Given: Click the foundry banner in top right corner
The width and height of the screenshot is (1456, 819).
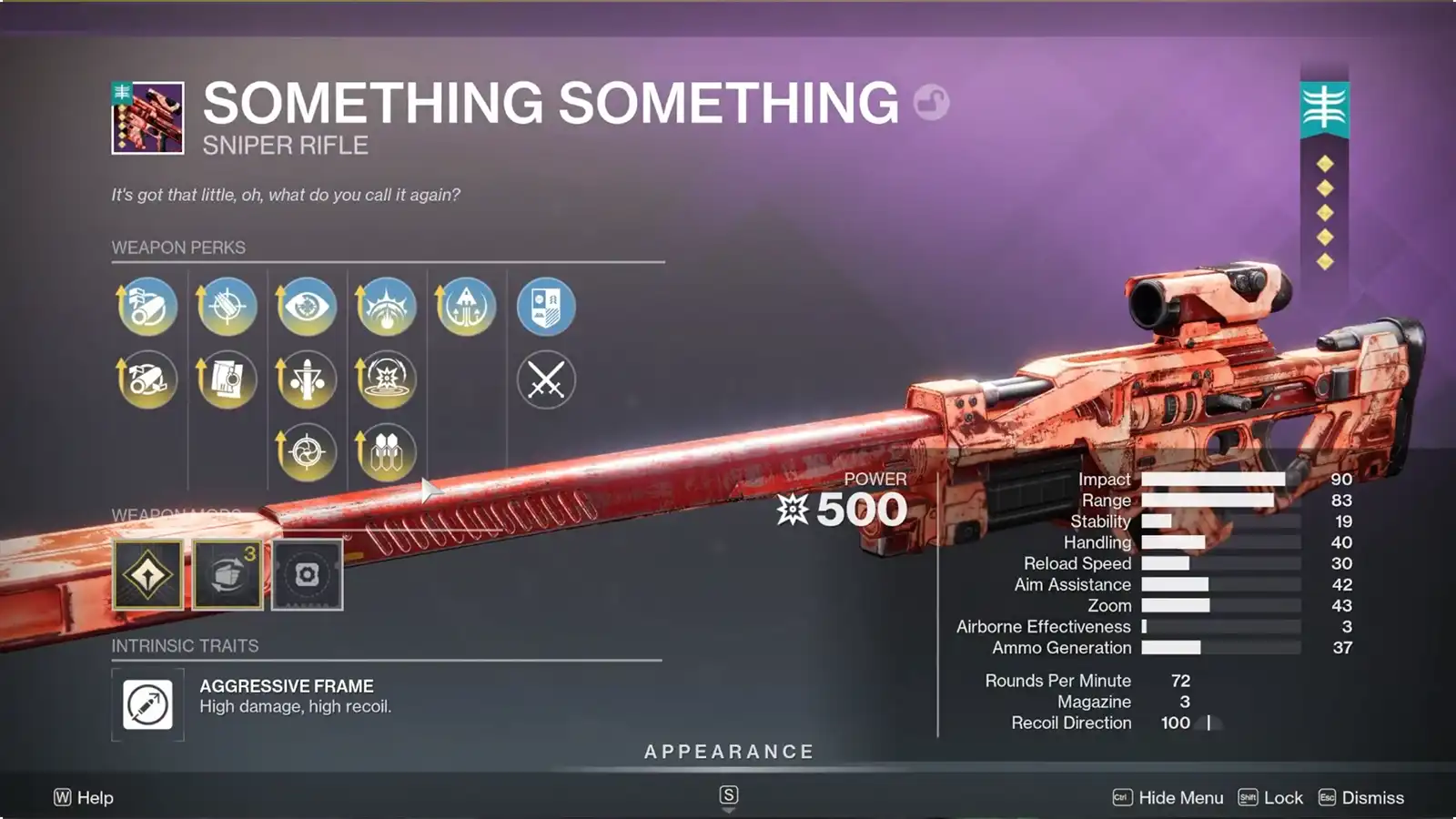Looking at the screenshot, I should pyautogui.click(x=1323, y=105).
